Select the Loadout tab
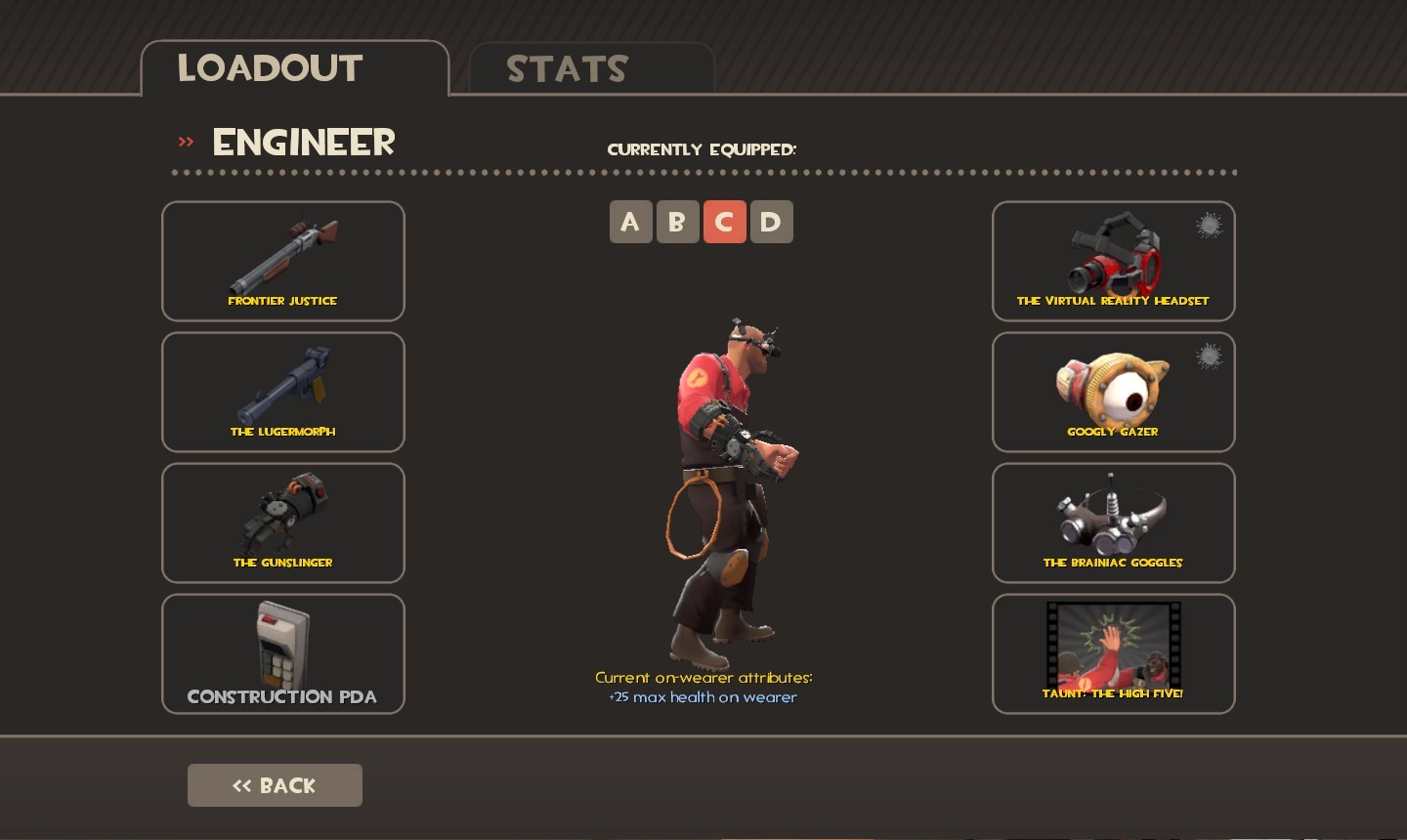The height and width of the screenshot is (840, 1407). click(x=270, y=67)
